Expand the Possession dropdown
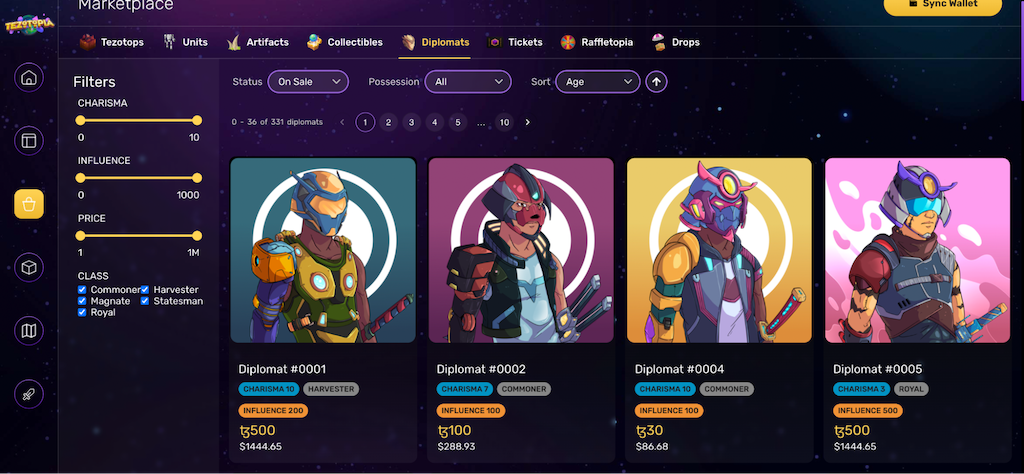This screenshot has height=474, width=1024. point(468,81)
